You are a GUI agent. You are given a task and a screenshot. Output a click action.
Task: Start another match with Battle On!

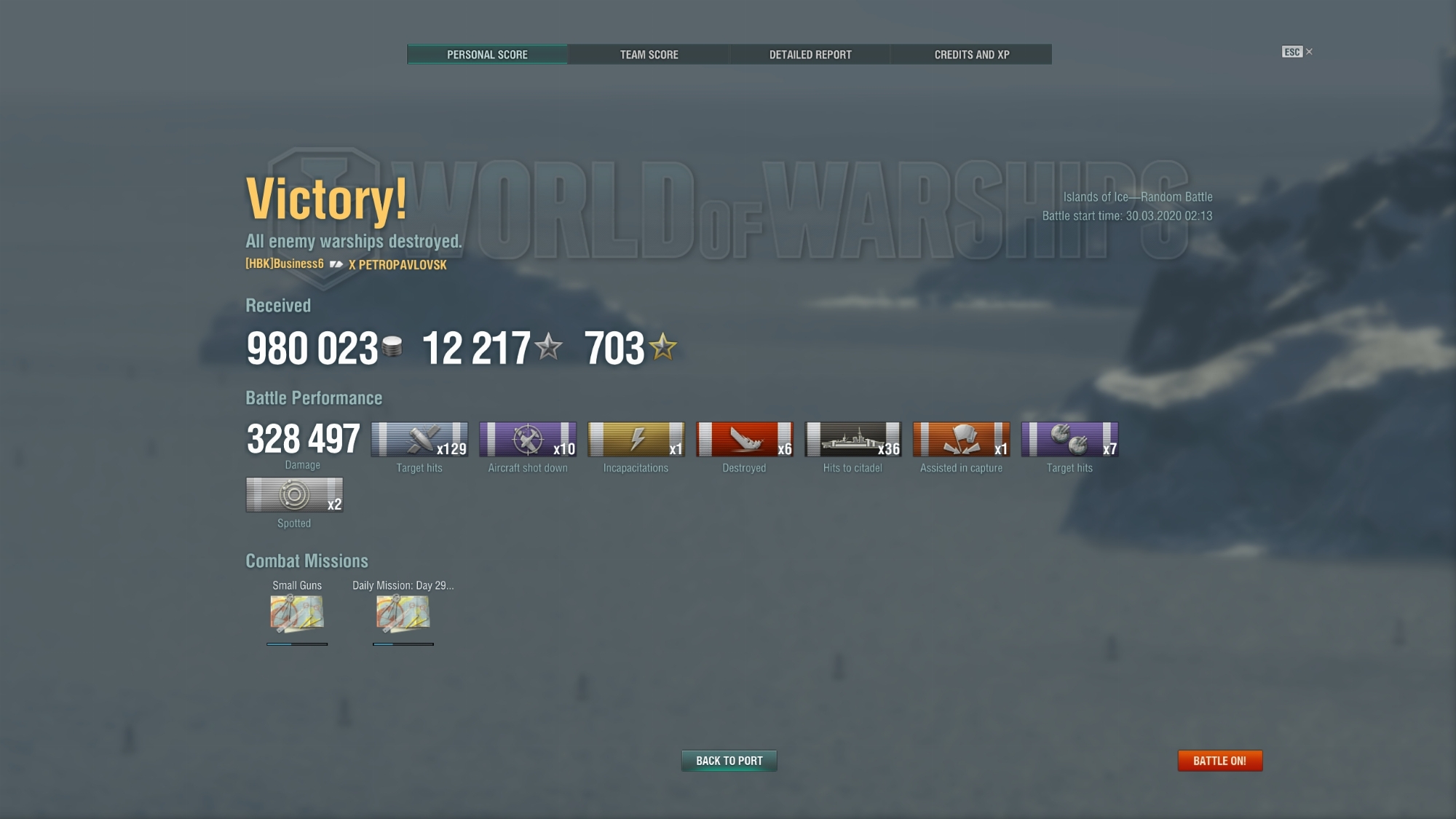coord(1220,761)
